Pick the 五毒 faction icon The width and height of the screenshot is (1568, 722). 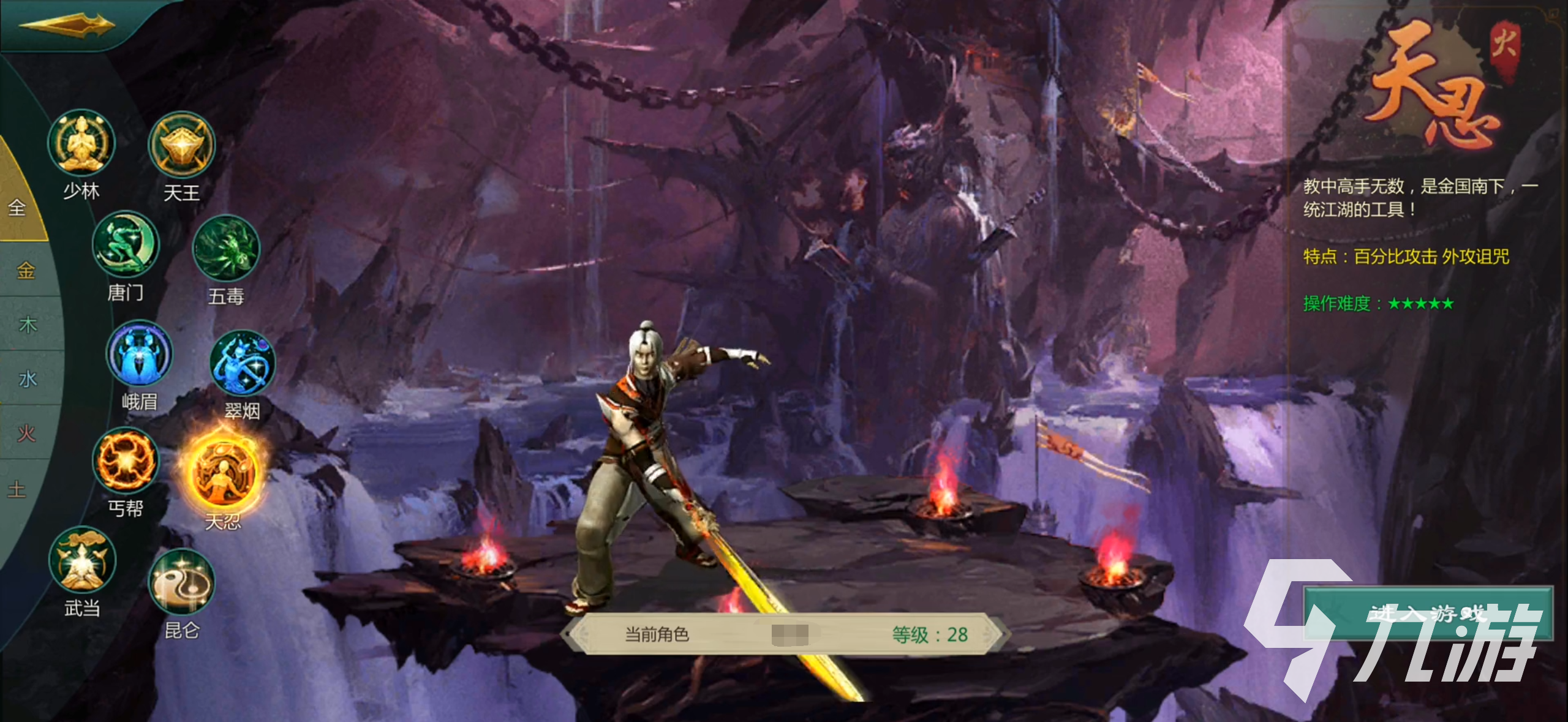click(226, 249)
